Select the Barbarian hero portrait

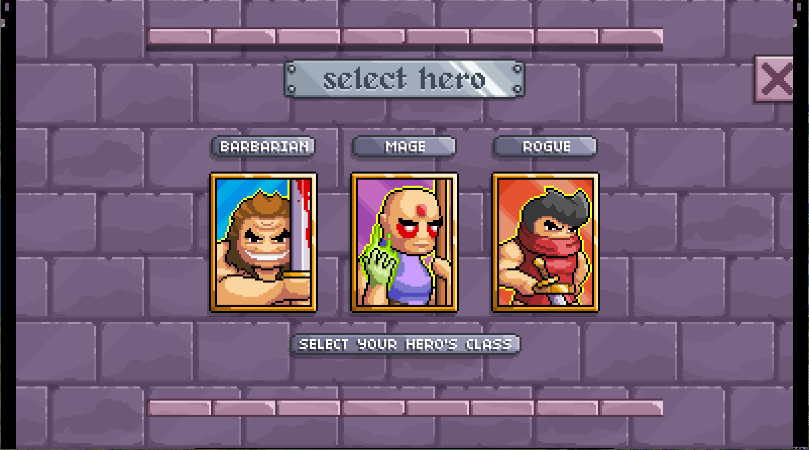tap(263, 242)
